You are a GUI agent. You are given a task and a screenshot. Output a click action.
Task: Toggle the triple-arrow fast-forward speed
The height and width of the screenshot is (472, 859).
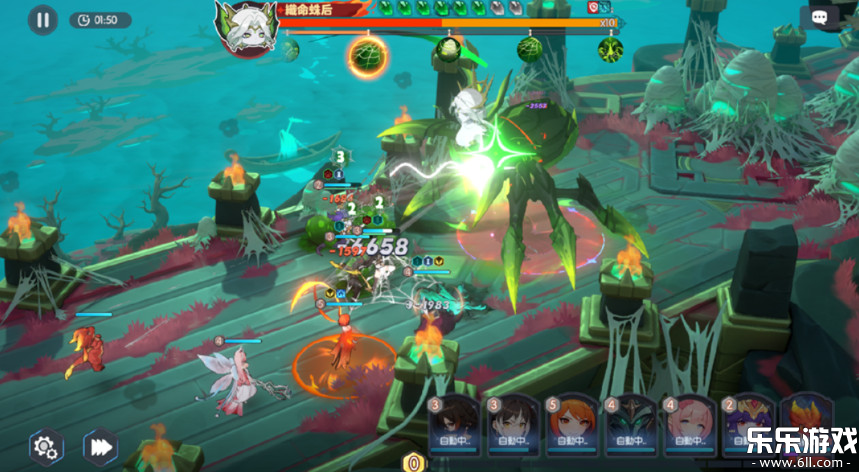pos(100,446)
